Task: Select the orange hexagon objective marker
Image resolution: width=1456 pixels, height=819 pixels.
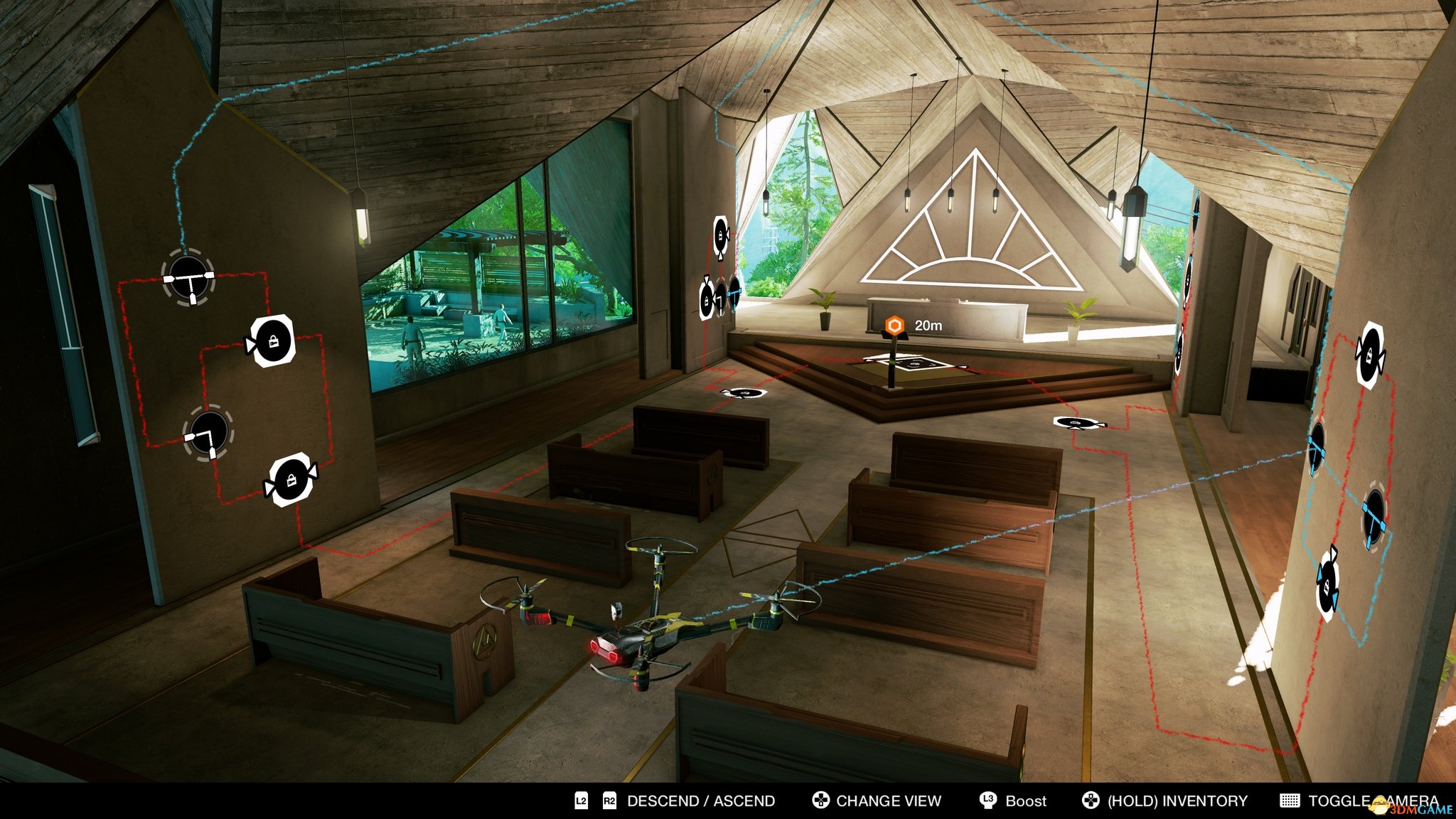Action: (x=894, y=326)
